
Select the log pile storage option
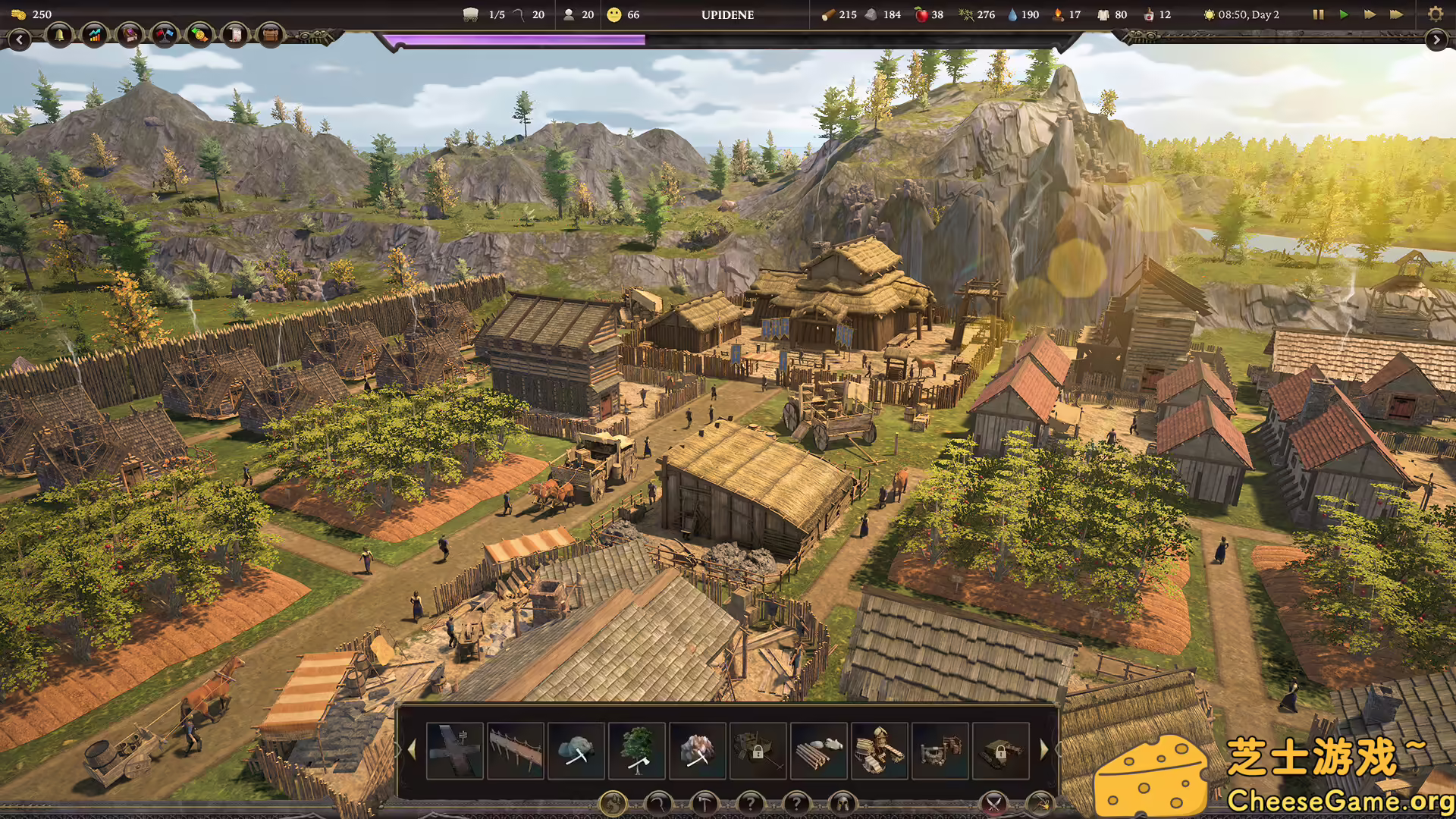pos(819,752)
